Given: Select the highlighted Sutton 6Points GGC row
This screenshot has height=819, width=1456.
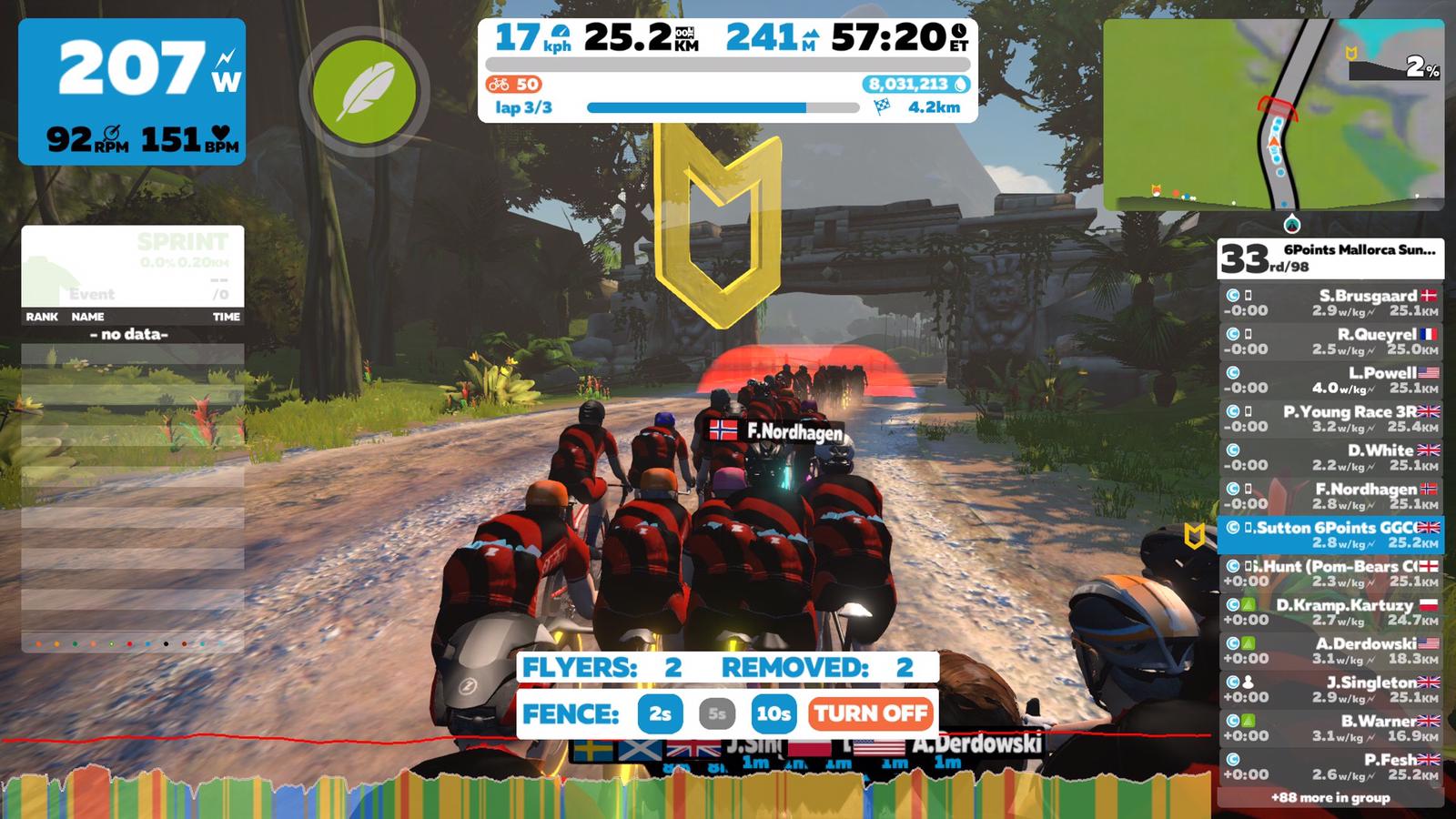Looking at the screenshot, I should click(x=1330, y=535).
